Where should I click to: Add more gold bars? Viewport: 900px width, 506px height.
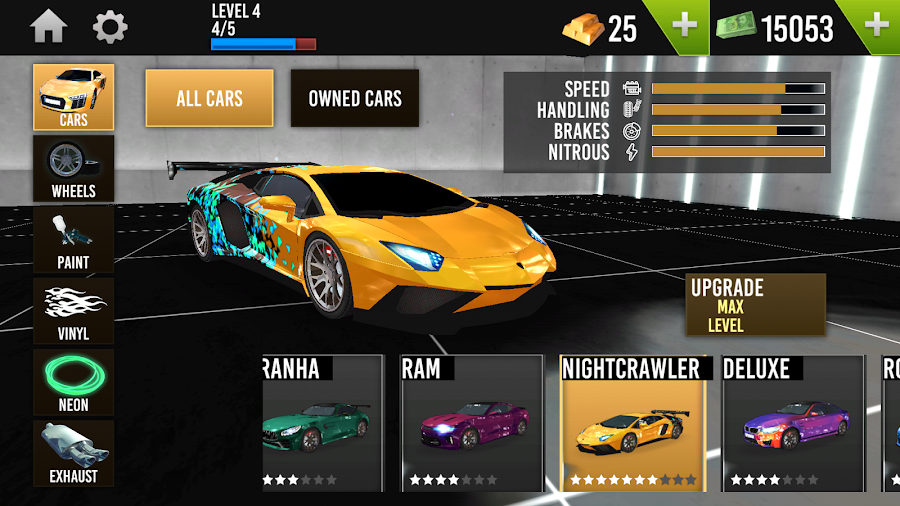[x=685, y=26]
